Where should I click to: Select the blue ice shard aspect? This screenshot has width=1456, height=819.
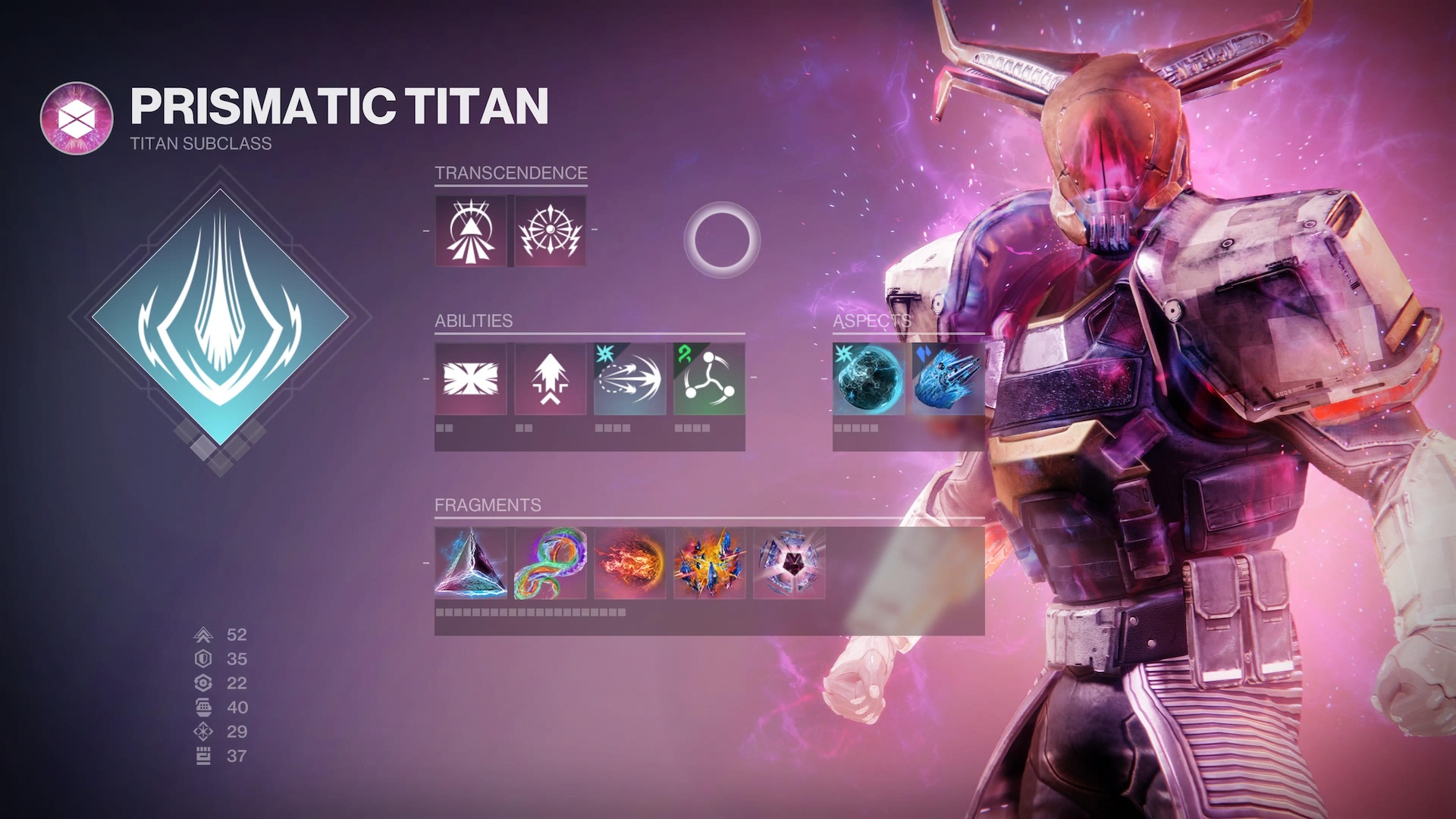(948, 378)
